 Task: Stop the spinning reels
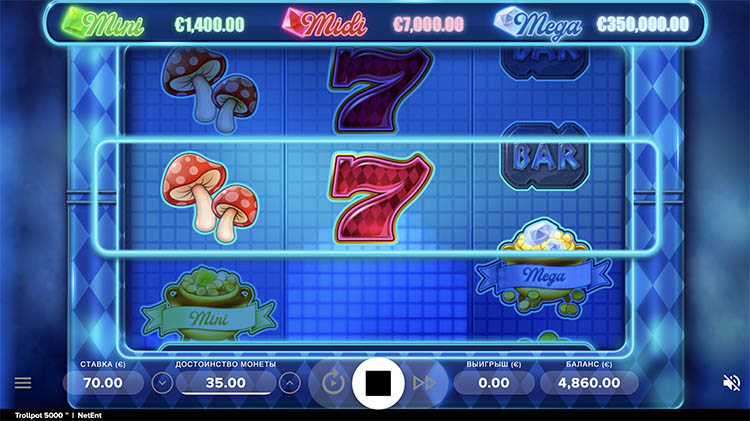pyautogui.click(x=378, y=381)
